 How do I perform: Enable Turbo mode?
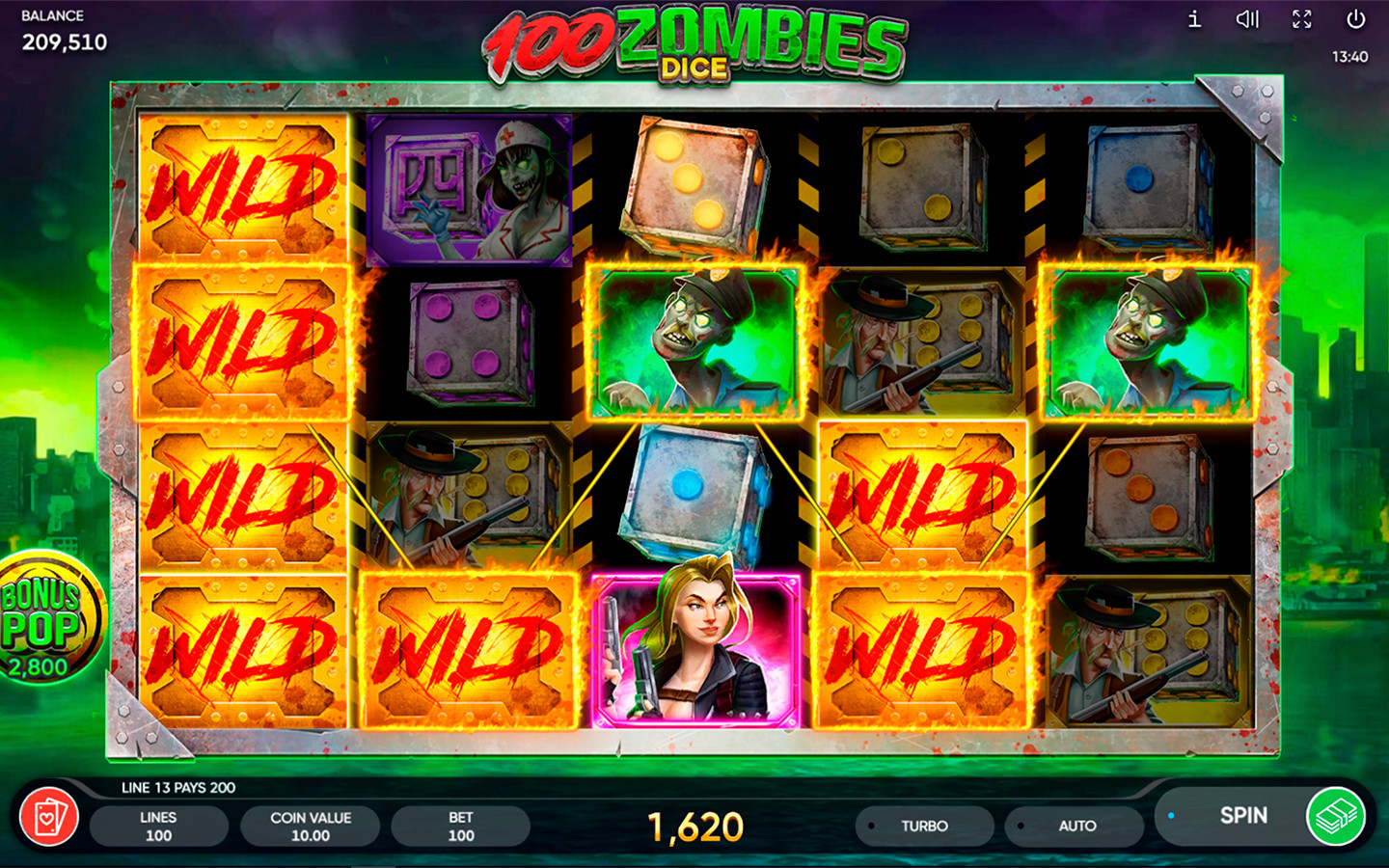[925, 826]
